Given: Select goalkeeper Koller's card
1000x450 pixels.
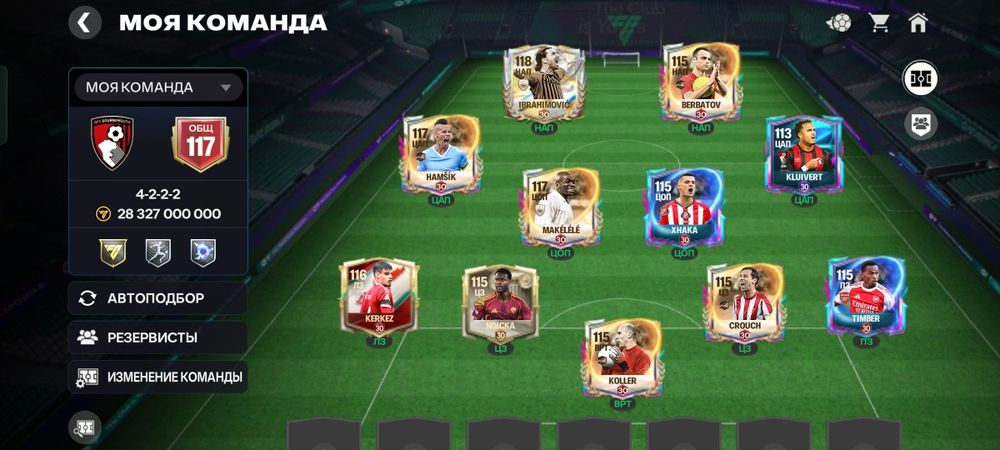Looking at the screenshot, I should [x=622, y=357].
